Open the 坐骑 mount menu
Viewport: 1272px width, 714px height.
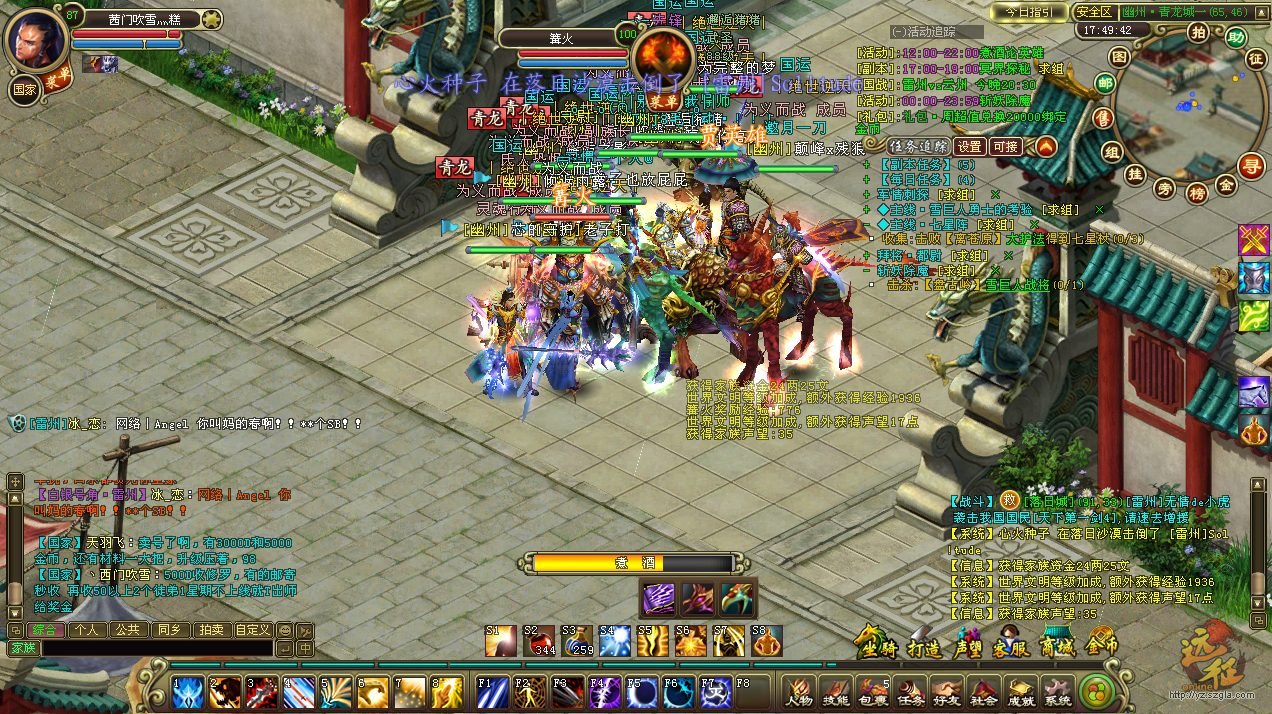pos(873,645)
